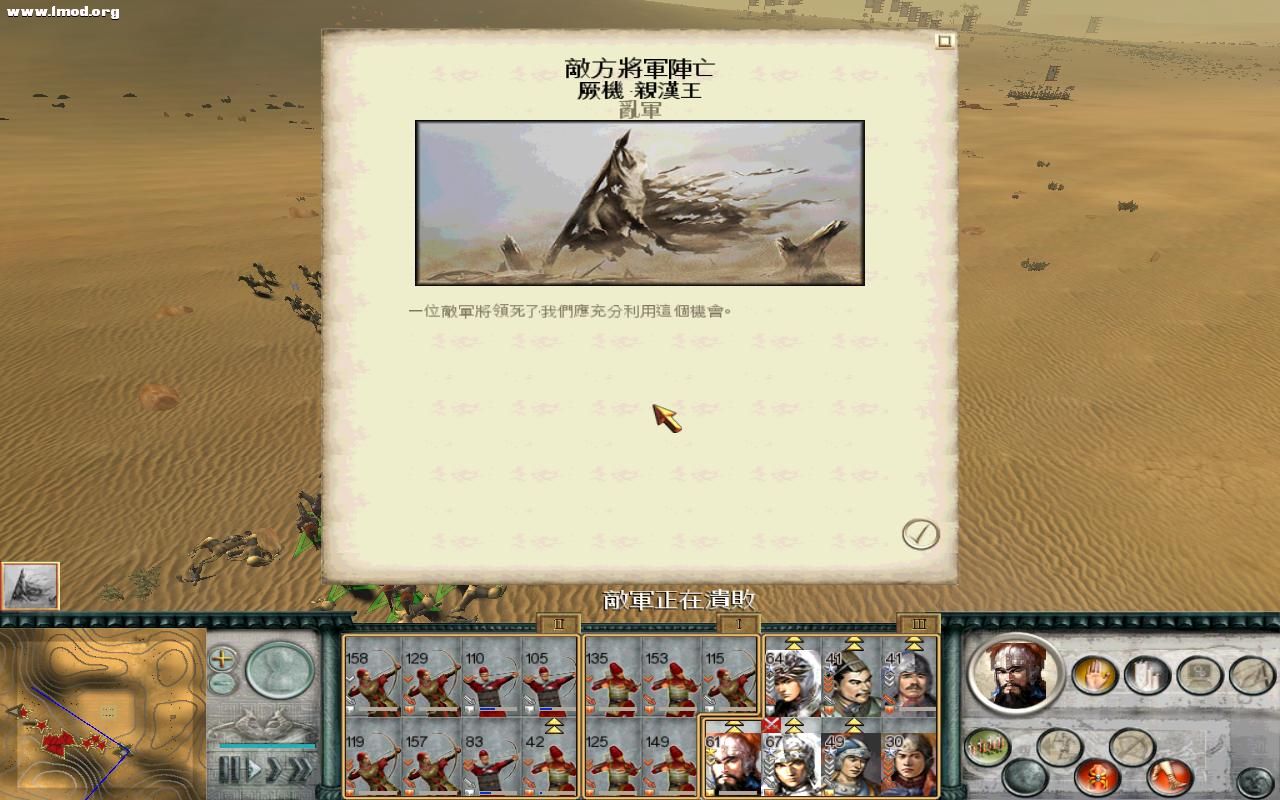Order selected units to halt with hand icon
This screenshot has height=800, width=1280.
[1095, 675]
